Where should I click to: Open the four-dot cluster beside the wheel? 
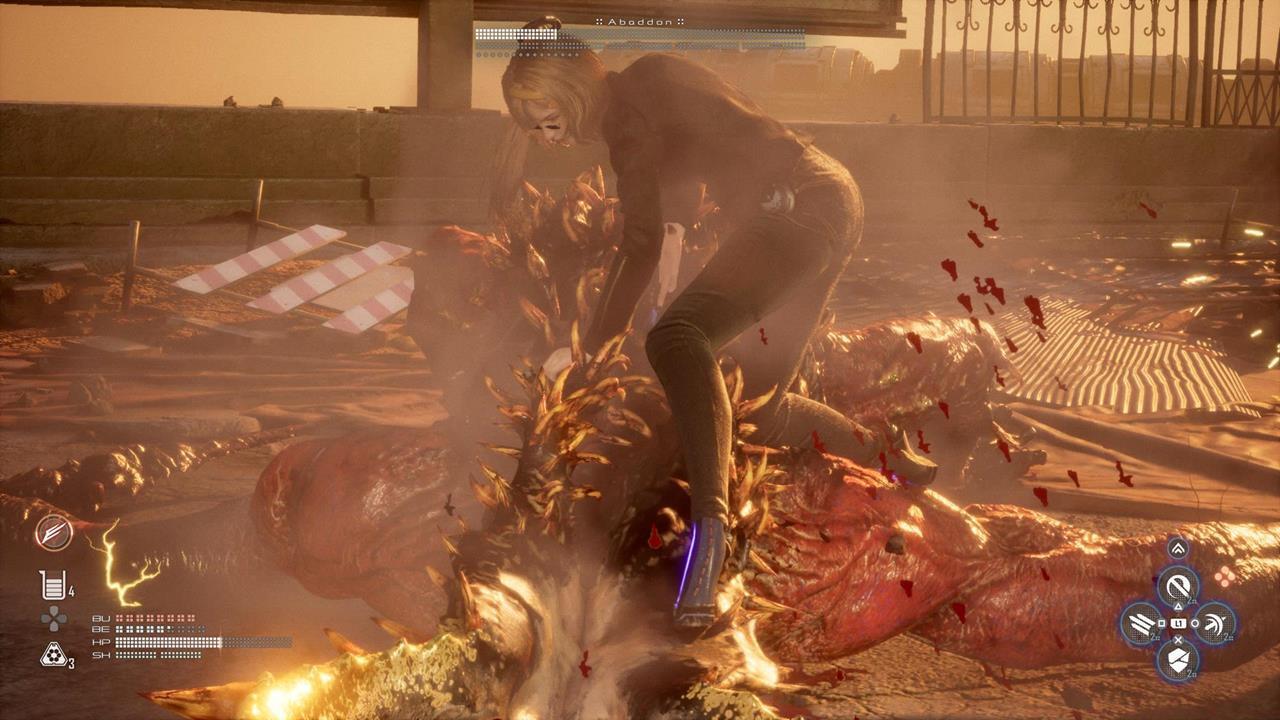pos(1226,577)
